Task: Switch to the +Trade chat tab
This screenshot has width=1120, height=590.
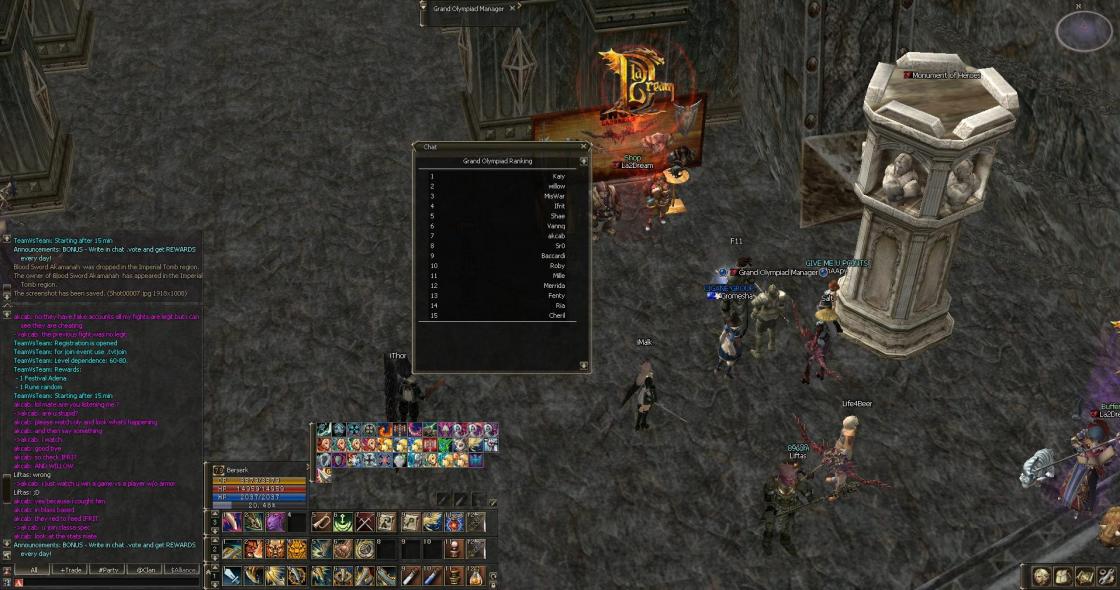Action: pyautogui.click(x=70, y=570)
